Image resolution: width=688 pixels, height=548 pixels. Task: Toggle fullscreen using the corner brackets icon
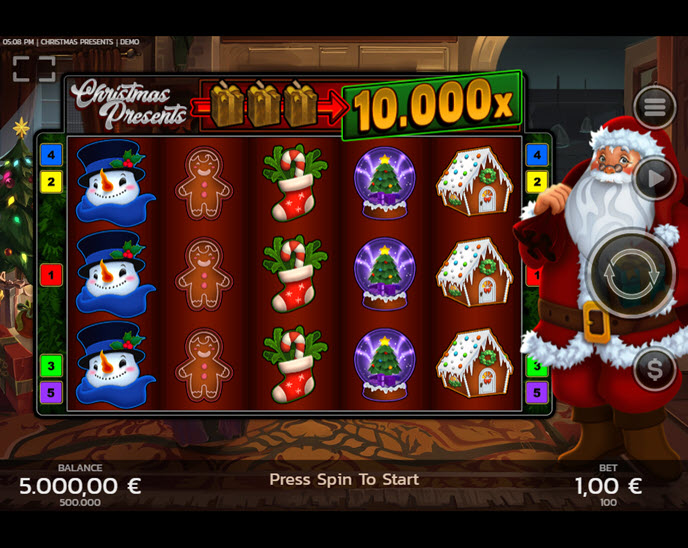[x=33, y=69]
